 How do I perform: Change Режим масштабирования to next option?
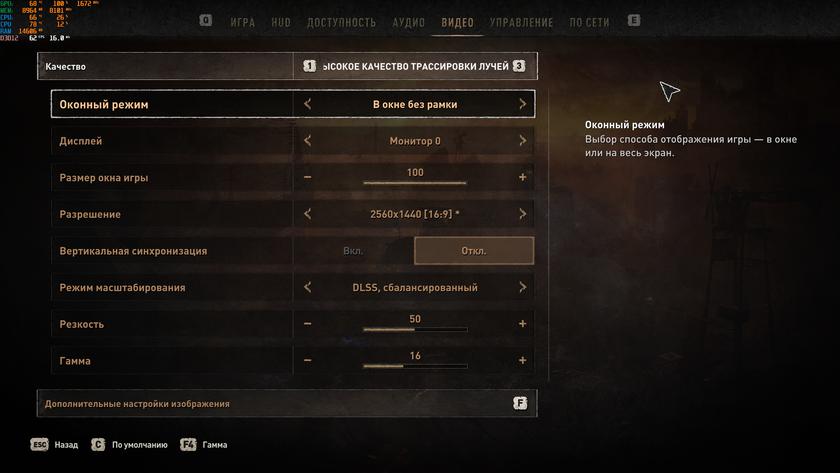pyautogui.click(x=522, y=288)
